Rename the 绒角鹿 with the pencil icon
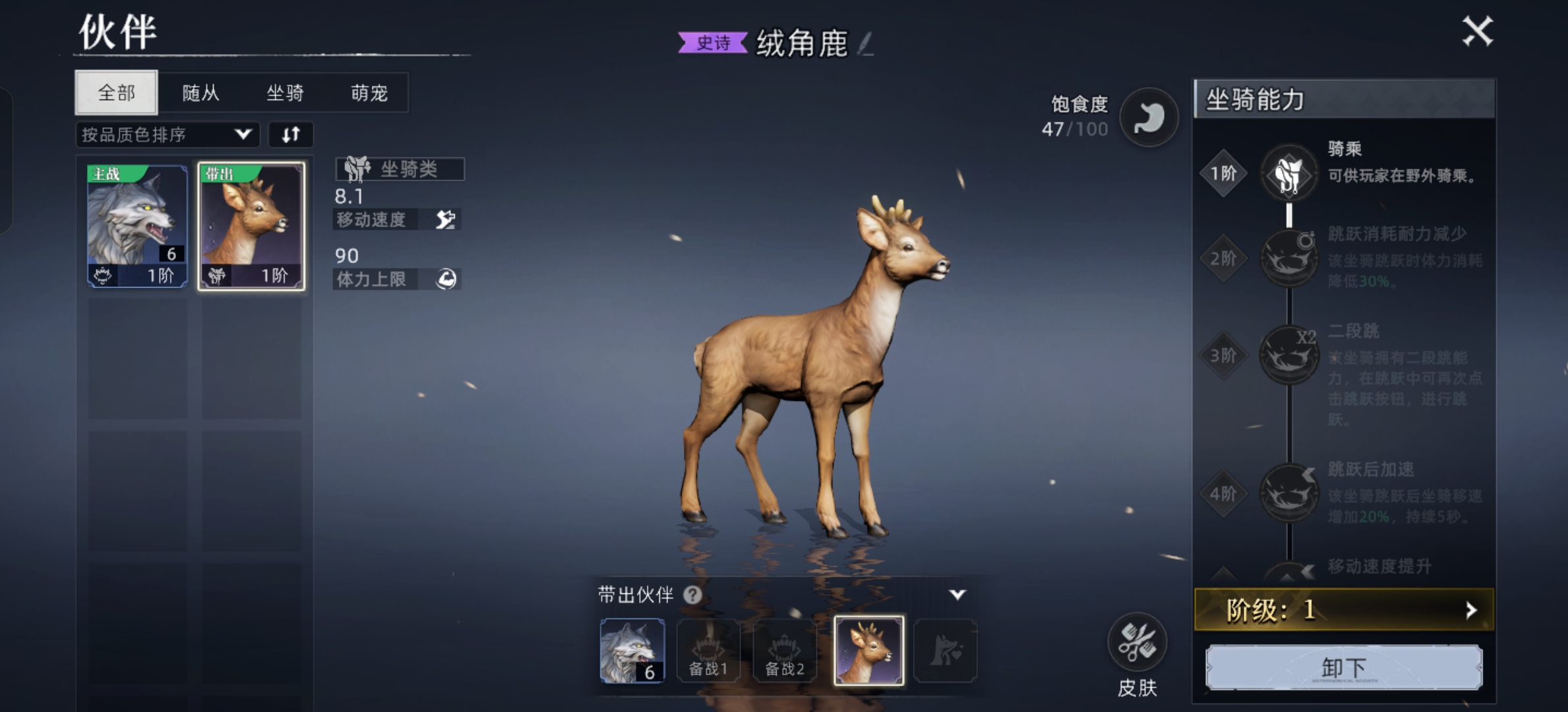The image size is (1568, 712). click(865, 44)
